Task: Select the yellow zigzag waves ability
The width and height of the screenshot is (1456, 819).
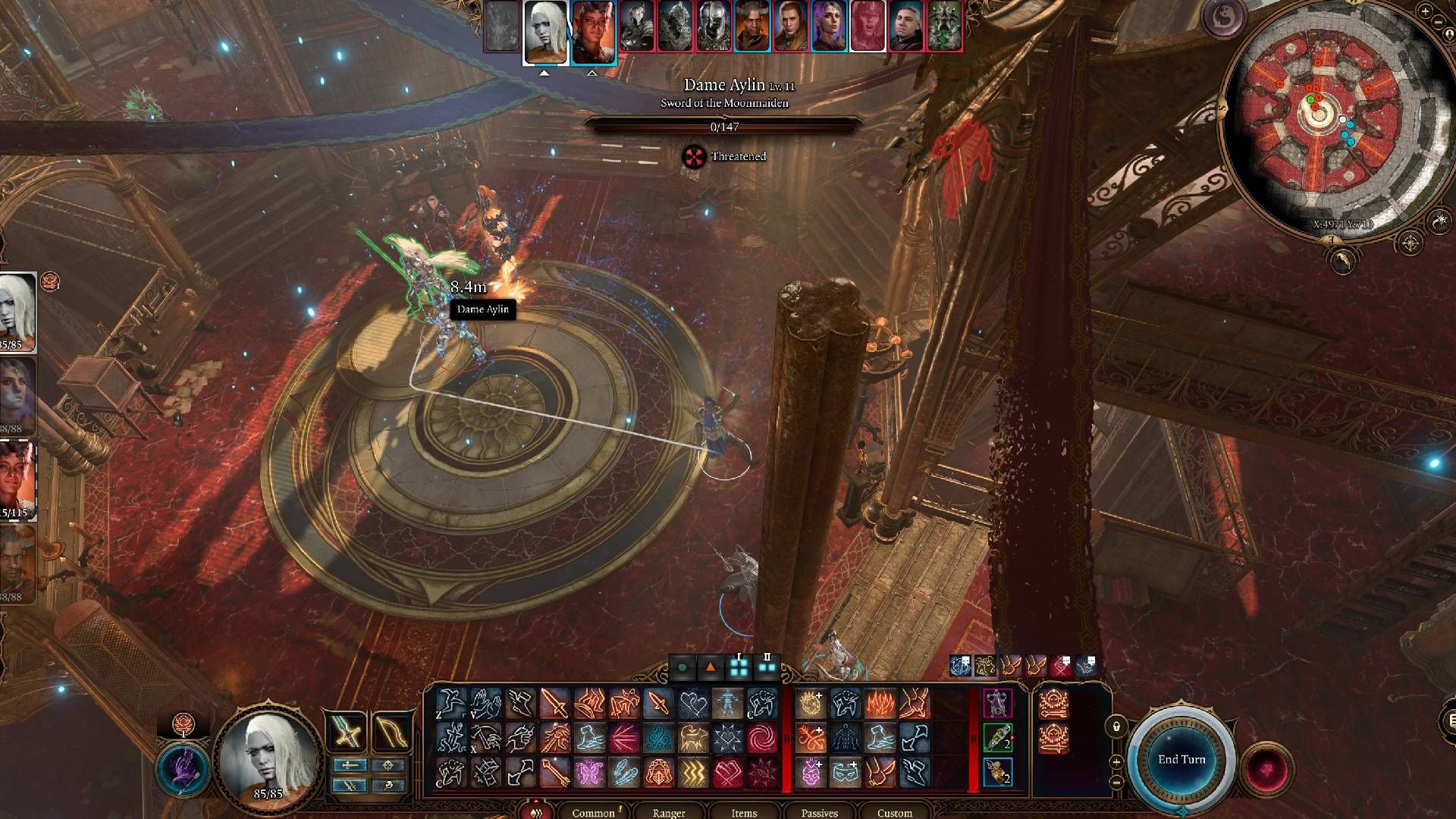Action: pyautogui.click(x=692, y=773)
